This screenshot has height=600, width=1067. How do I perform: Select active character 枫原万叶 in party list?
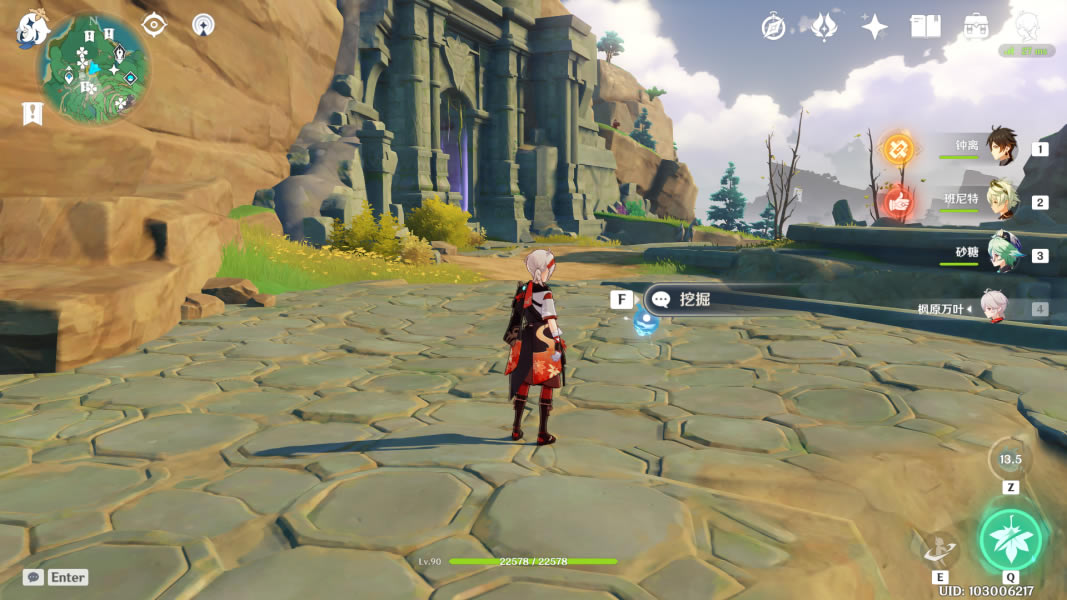click(993, 307)
